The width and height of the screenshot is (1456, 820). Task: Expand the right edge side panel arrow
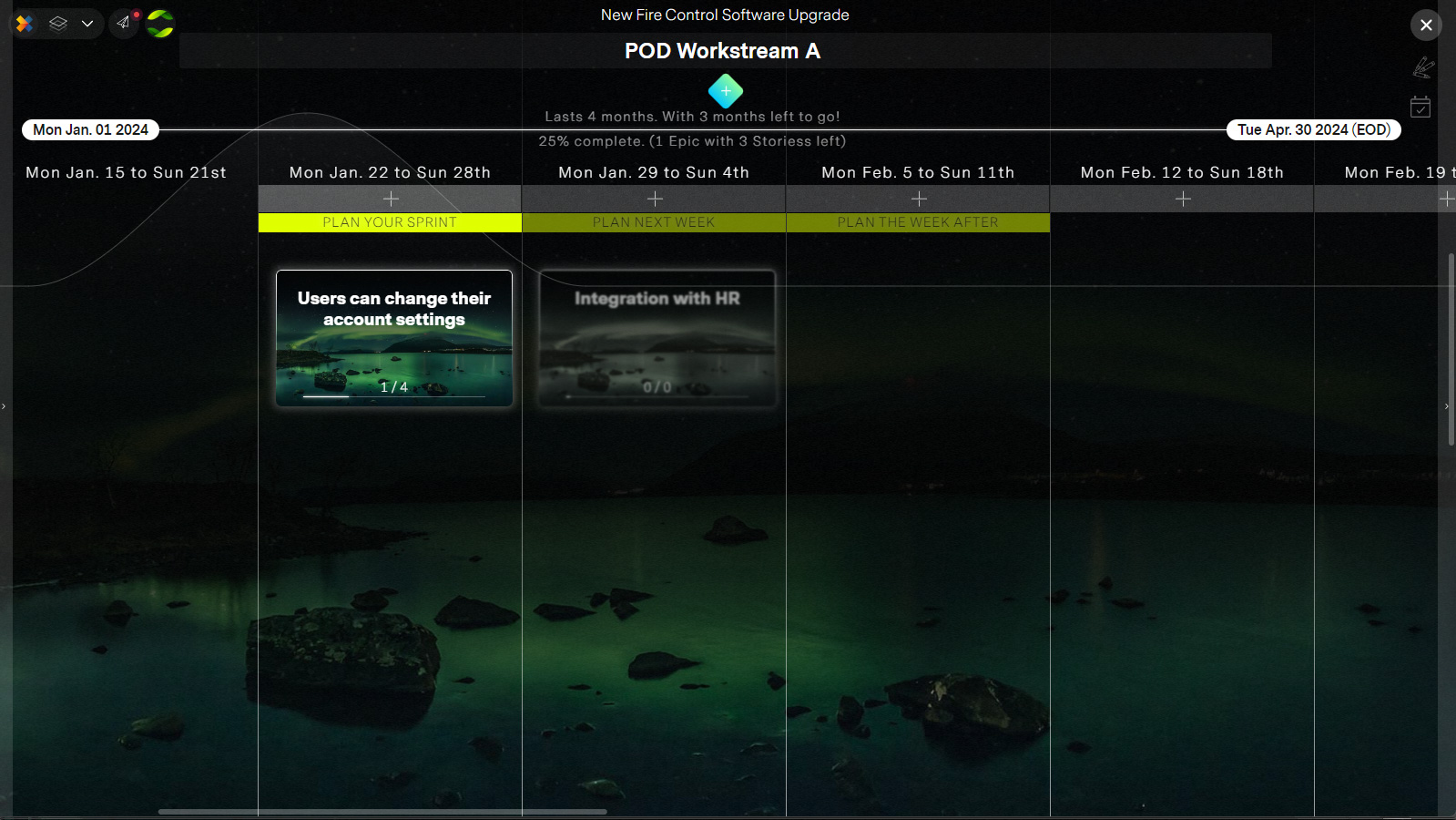coord(1447,407)
